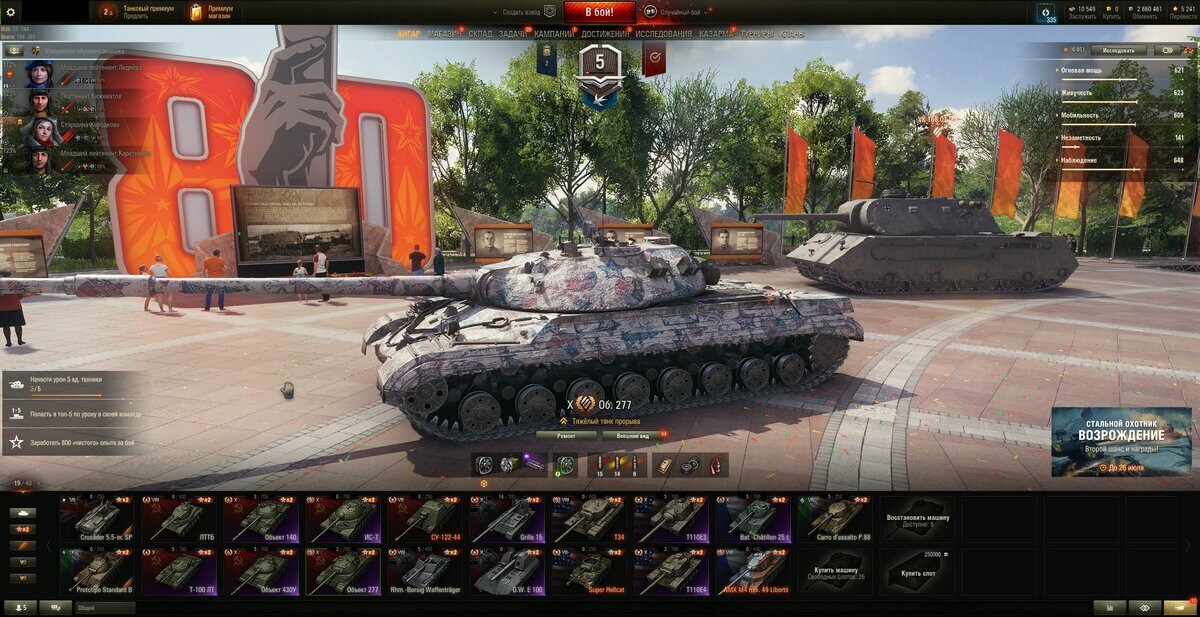Open the Стальной охотник Возрождение event banner
Image resolution: width=1200 pixels, height=617 pixels.
click(x=1121, y=440)
